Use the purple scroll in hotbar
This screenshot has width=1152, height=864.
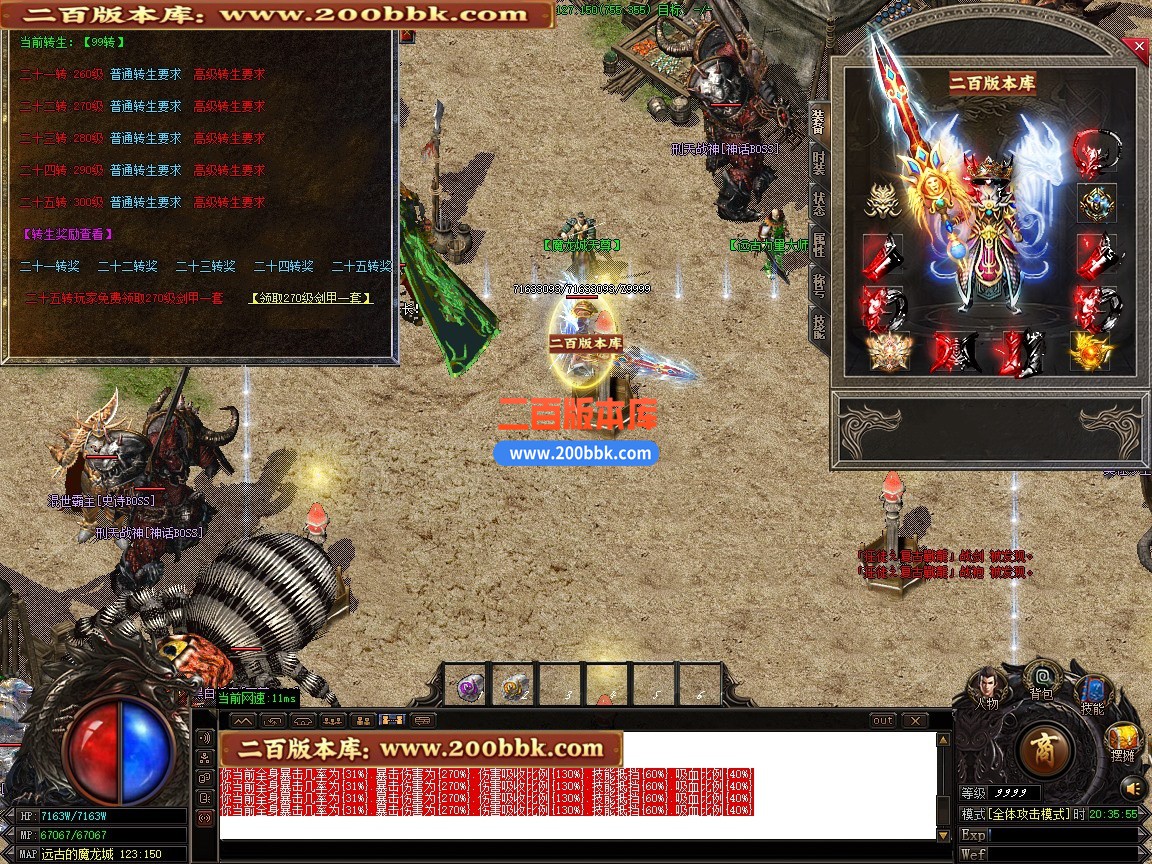coord(468,687)
